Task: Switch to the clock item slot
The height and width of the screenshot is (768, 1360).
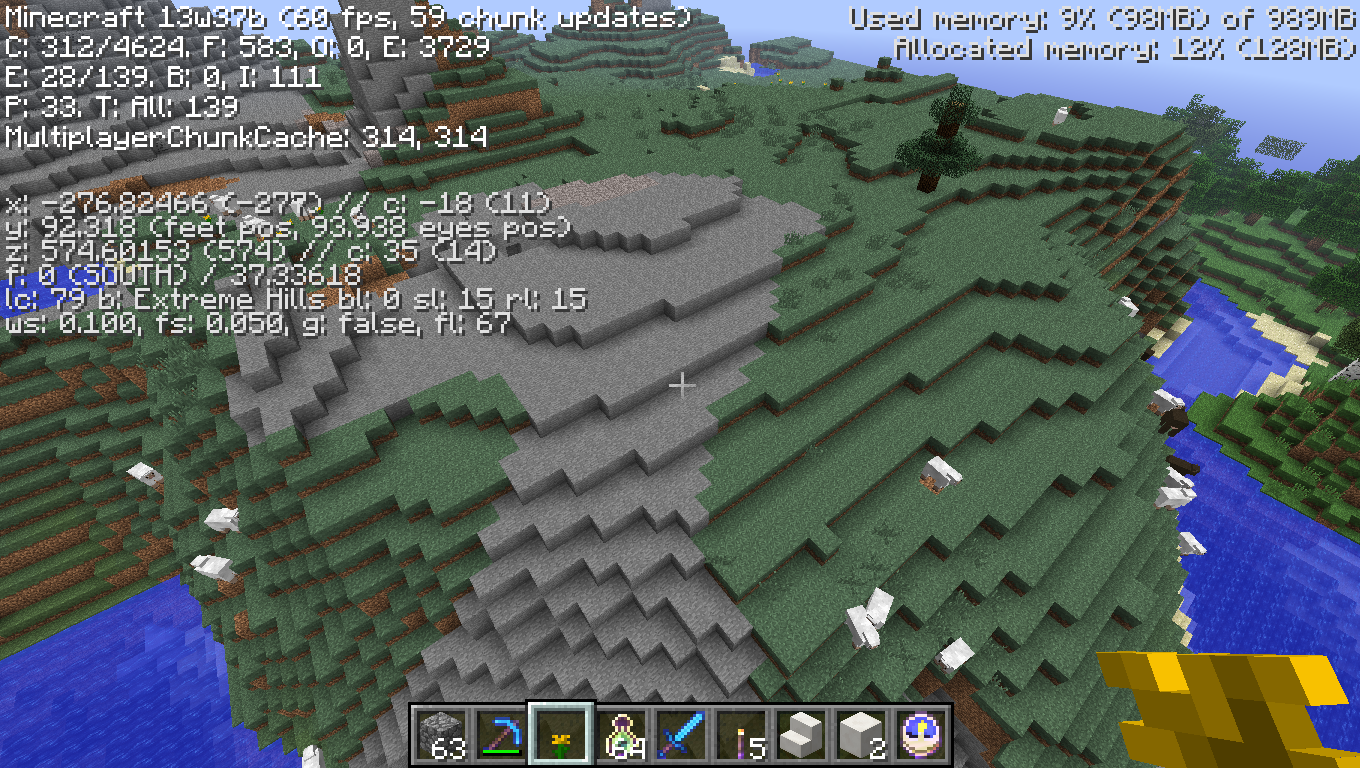Action: click(921, 733)
